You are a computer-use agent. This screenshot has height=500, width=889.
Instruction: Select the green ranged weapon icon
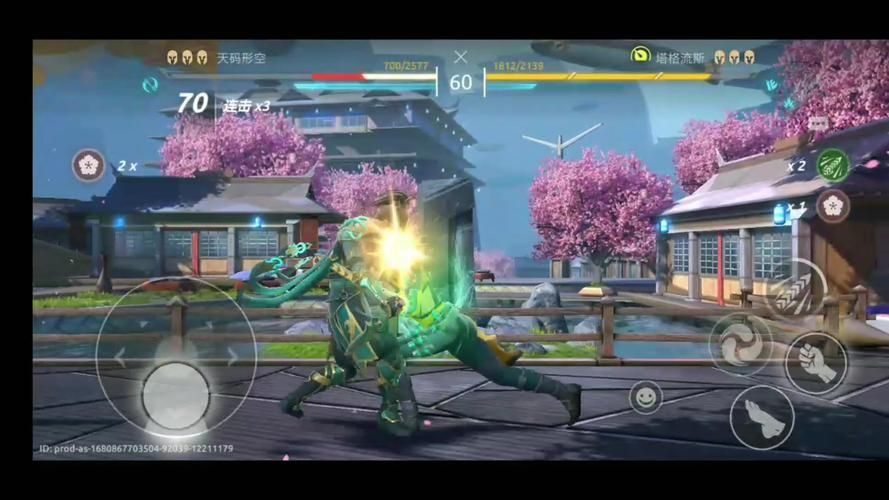832,165
